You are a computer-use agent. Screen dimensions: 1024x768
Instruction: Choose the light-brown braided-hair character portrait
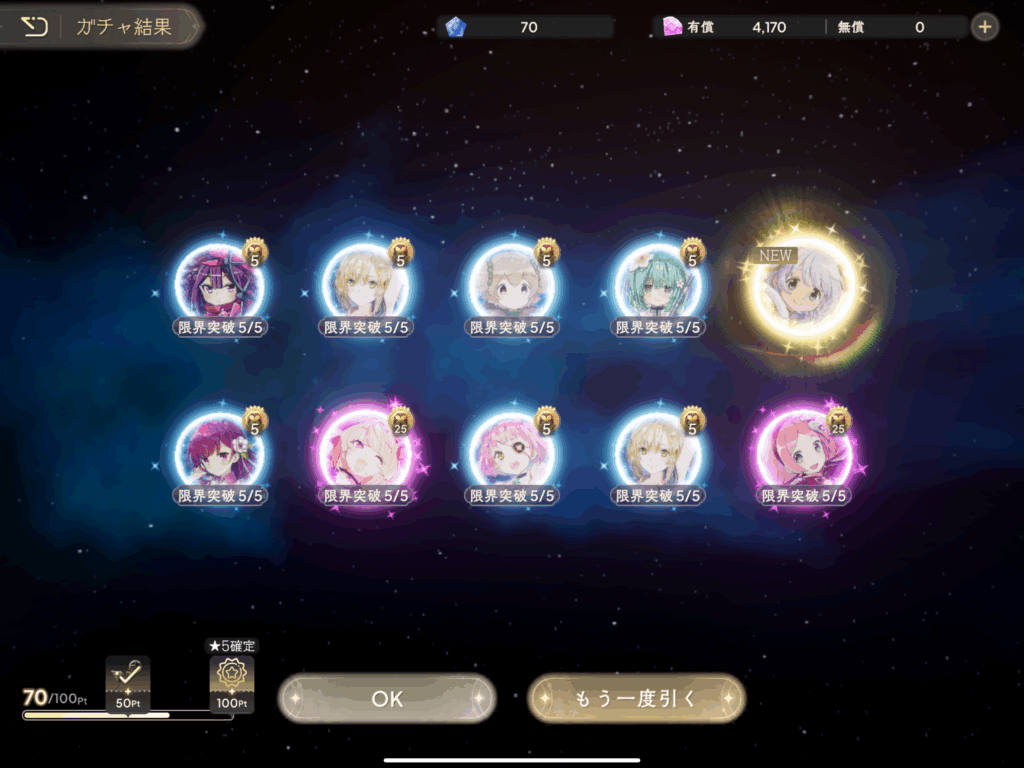pyautogui.click(x=511, y=285)
